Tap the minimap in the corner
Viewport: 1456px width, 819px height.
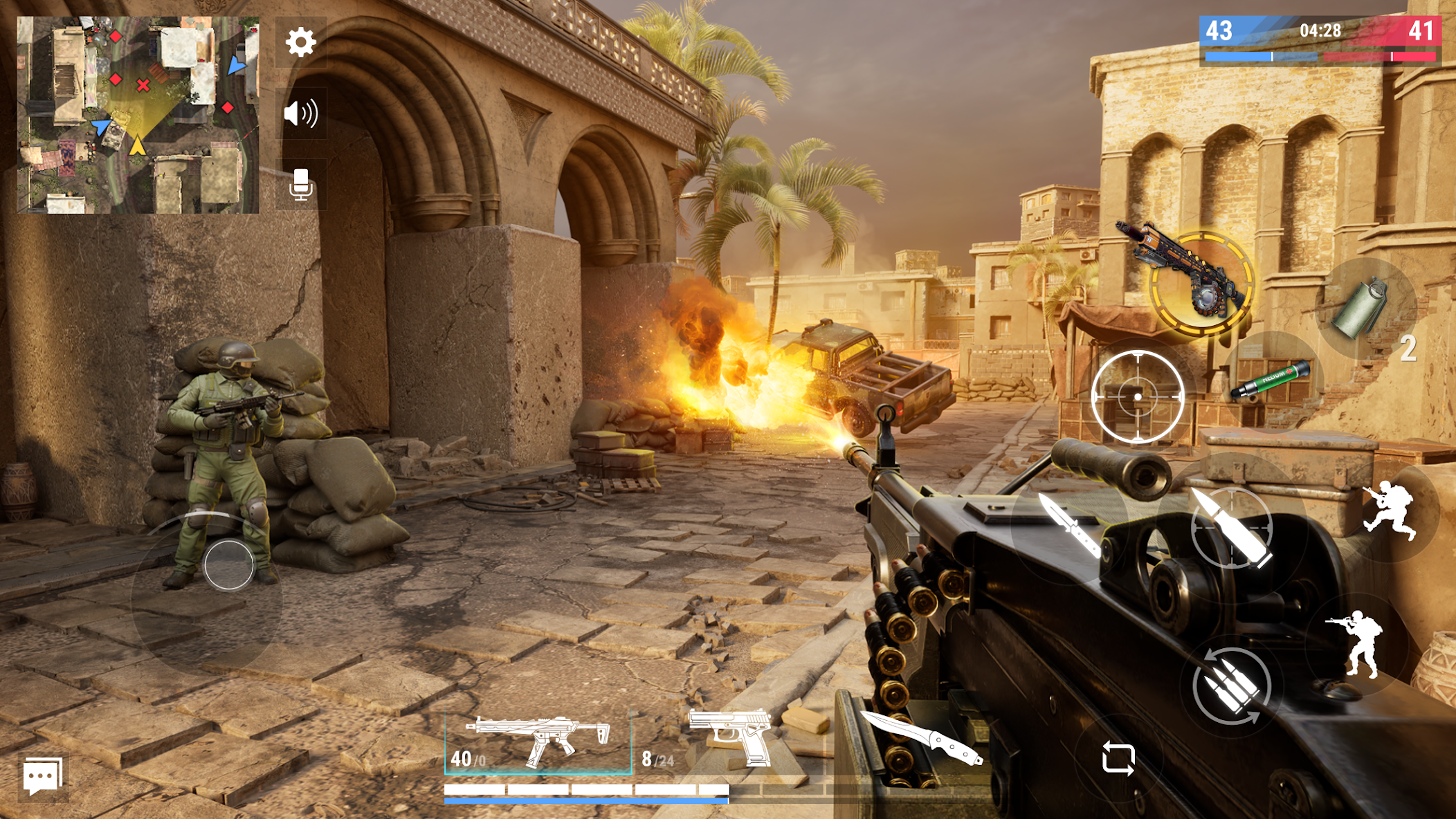pos(138,115)
